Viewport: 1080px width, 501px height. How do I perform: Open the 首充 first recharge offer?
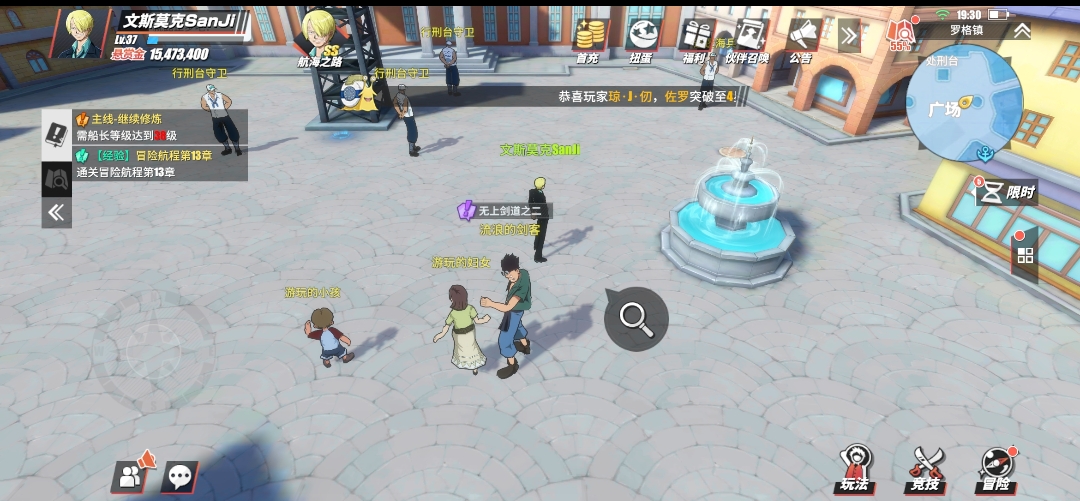click(587, 39)
